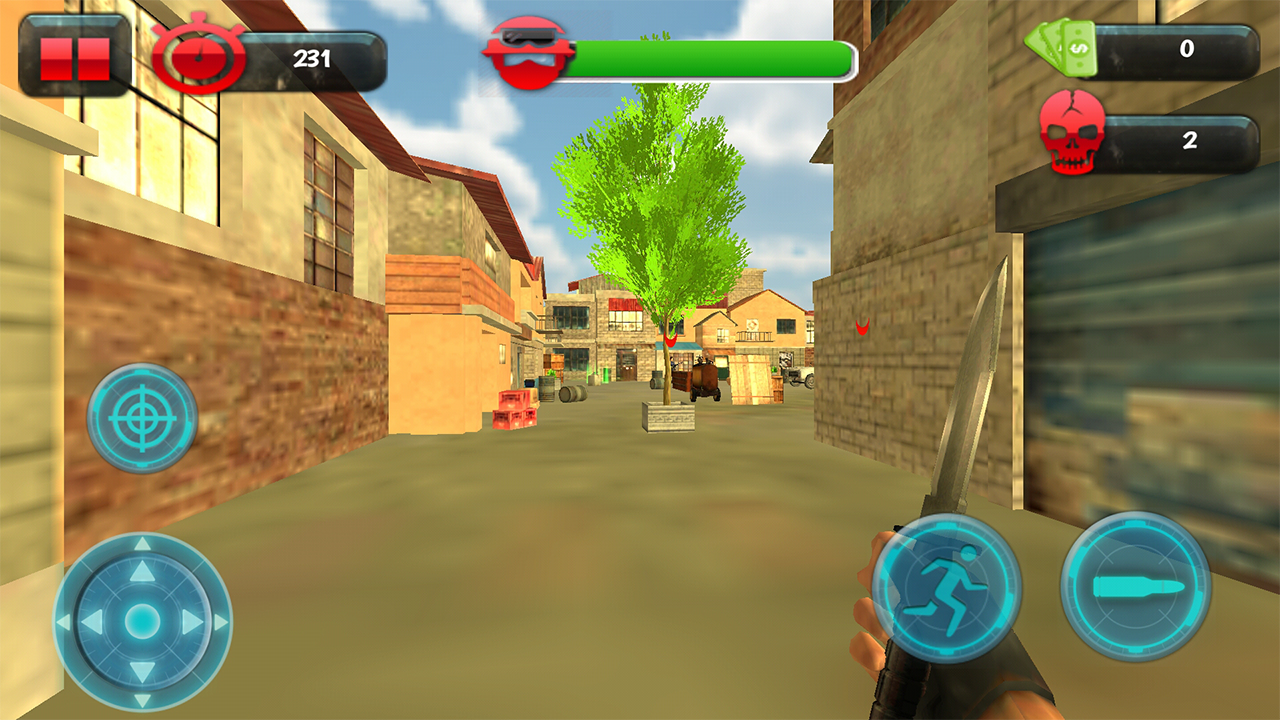Click the kill counter showing 2
The width and height of the screenshot is (1280, 720).
point(1188,140)
